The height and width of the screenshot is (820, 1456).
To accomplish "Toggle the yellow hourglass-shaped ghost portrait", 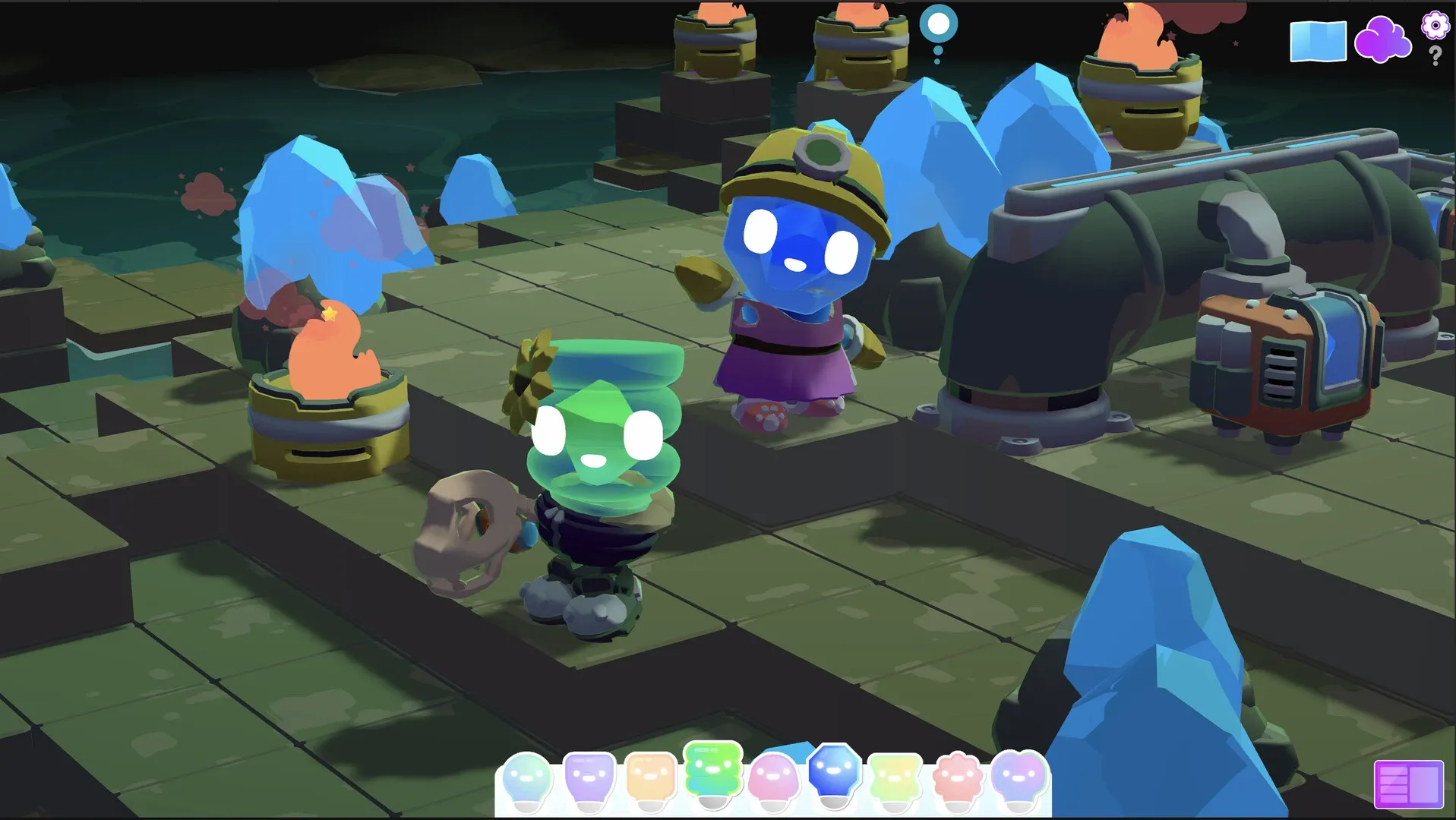I will pos(896,775).
